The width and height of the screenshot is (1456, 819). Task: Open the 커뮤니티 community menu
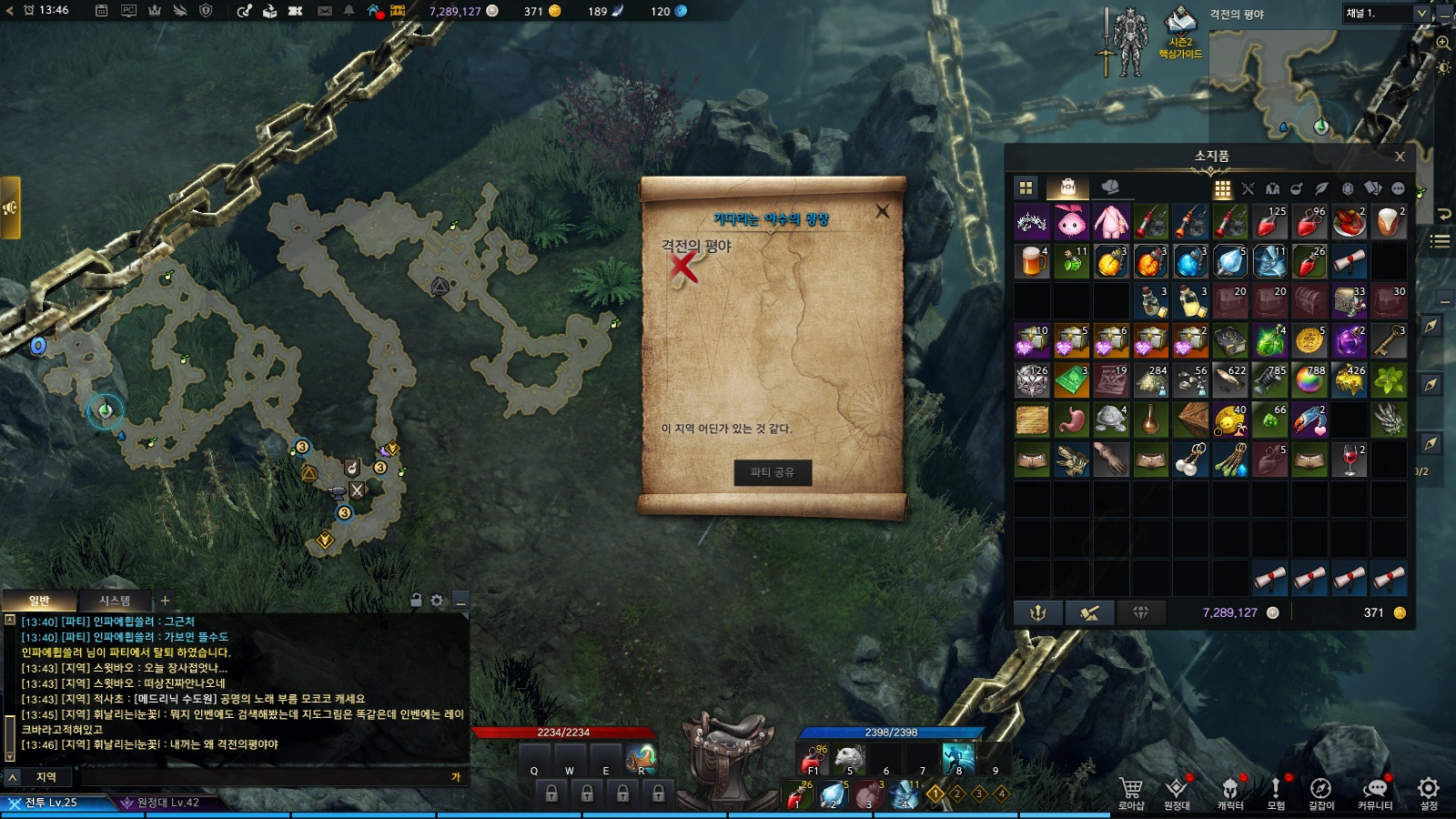pos(1375,792)
